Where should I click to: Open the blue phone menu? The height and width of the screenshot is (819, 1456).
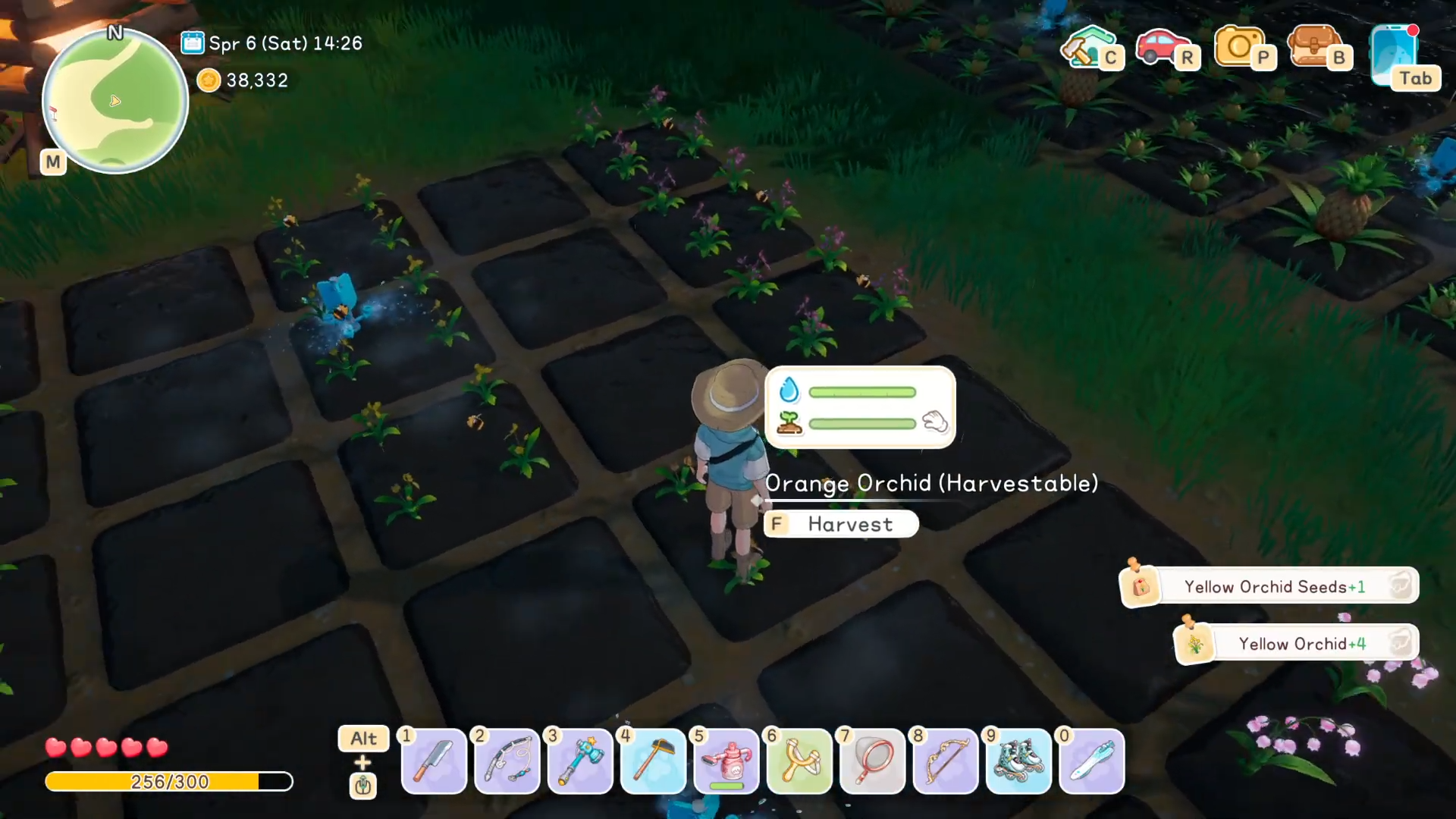point(1394,53)
